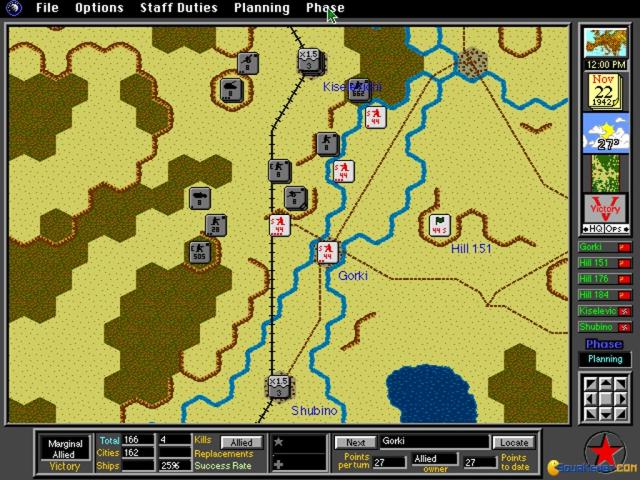
Task: Select Hill 151 in the objectives list
Action: click(604, 263)
